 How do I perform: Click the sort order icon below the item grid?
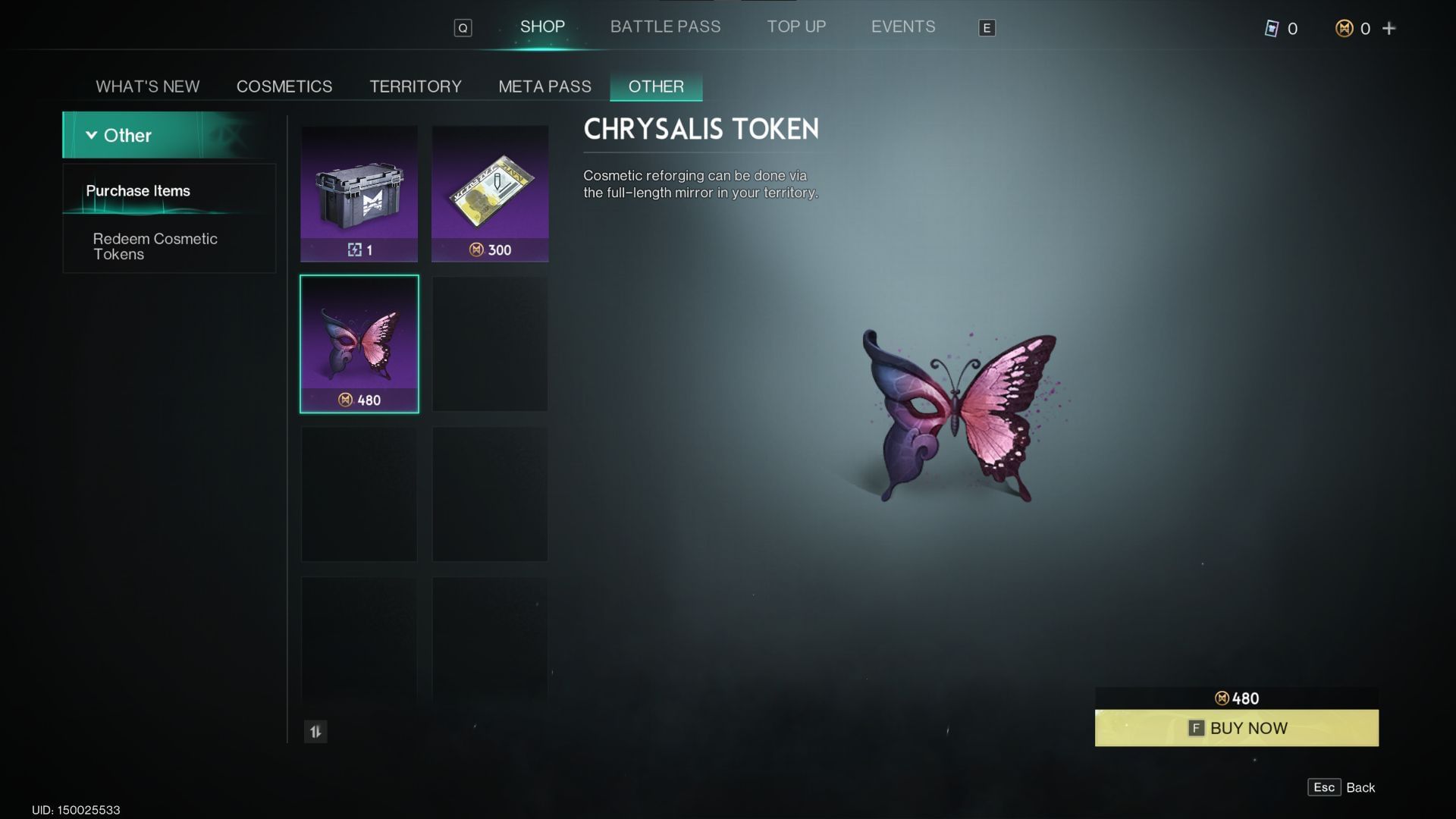pyautogui.click(x=316, y=733)
